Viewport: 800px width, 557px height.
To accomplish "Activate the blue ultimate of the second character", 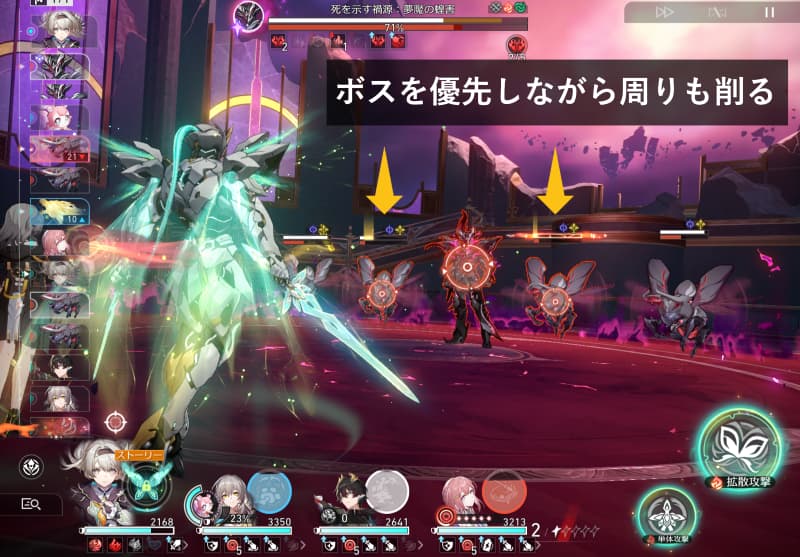I will [268, 492].
